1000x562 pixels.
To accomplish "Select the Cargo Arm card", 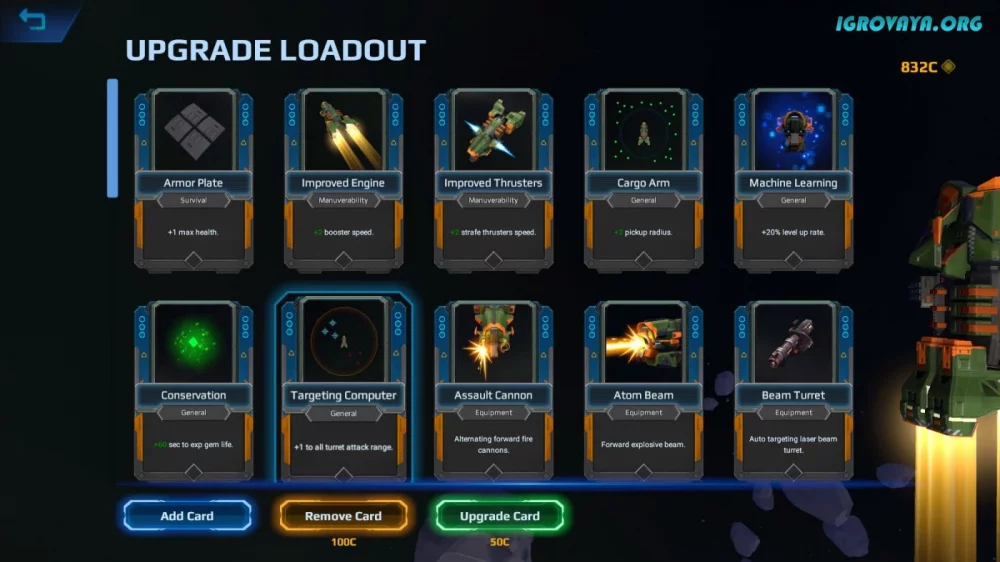I will (643, 180).
